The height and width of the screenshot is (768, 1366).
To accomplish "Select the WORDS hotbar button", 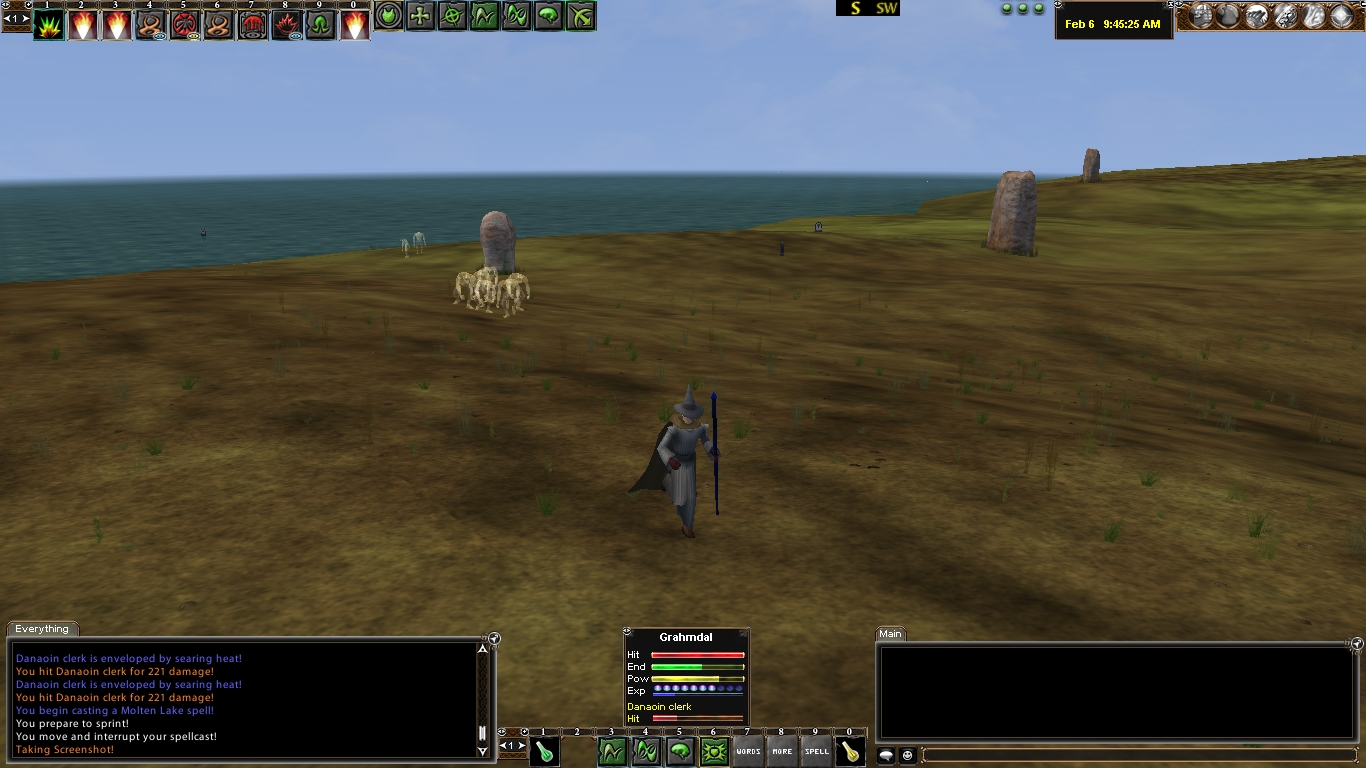I will [x=748, y=752].
